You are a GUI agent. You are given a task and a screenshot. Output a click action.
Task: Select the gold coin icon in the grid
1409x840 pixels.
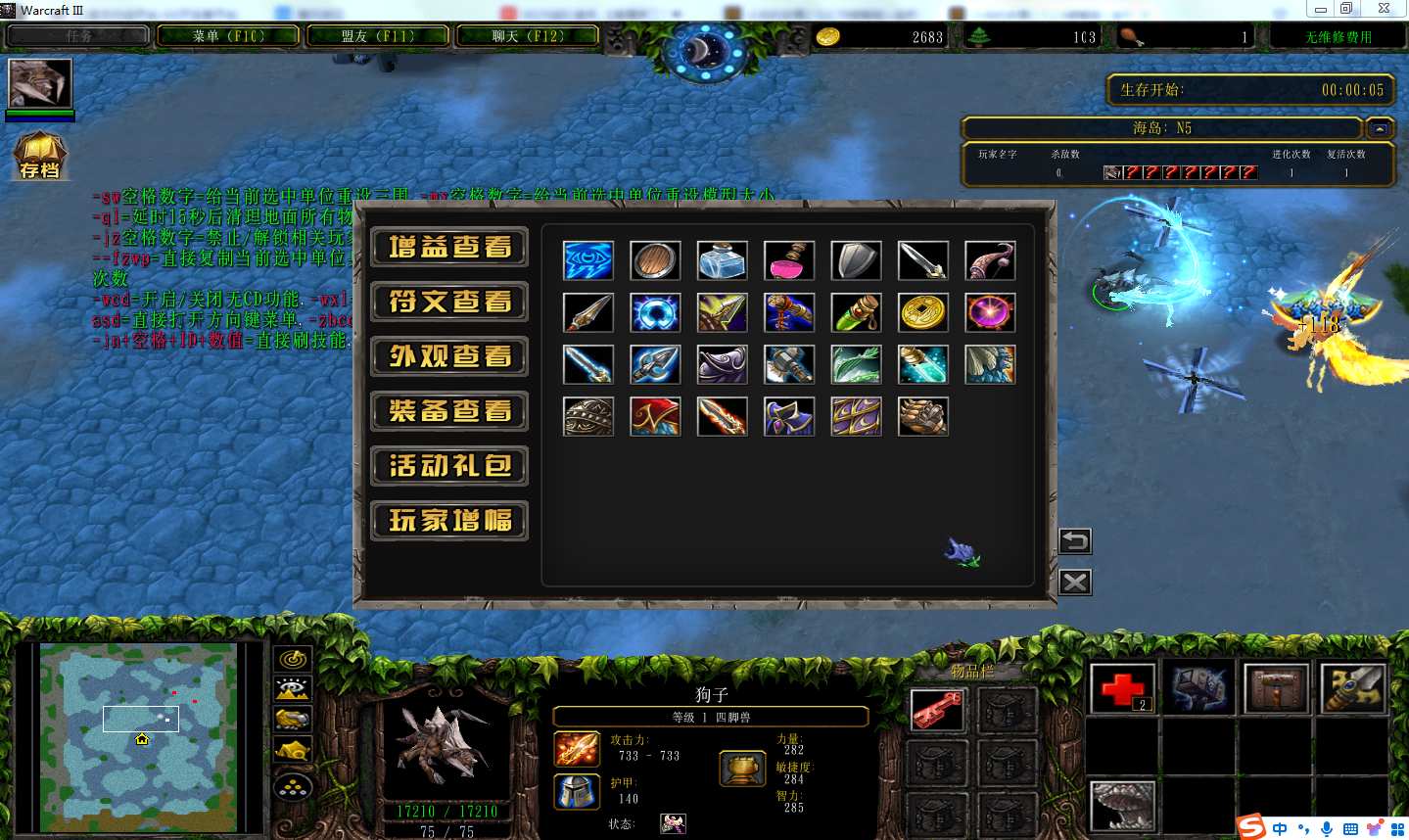point(922,313)
